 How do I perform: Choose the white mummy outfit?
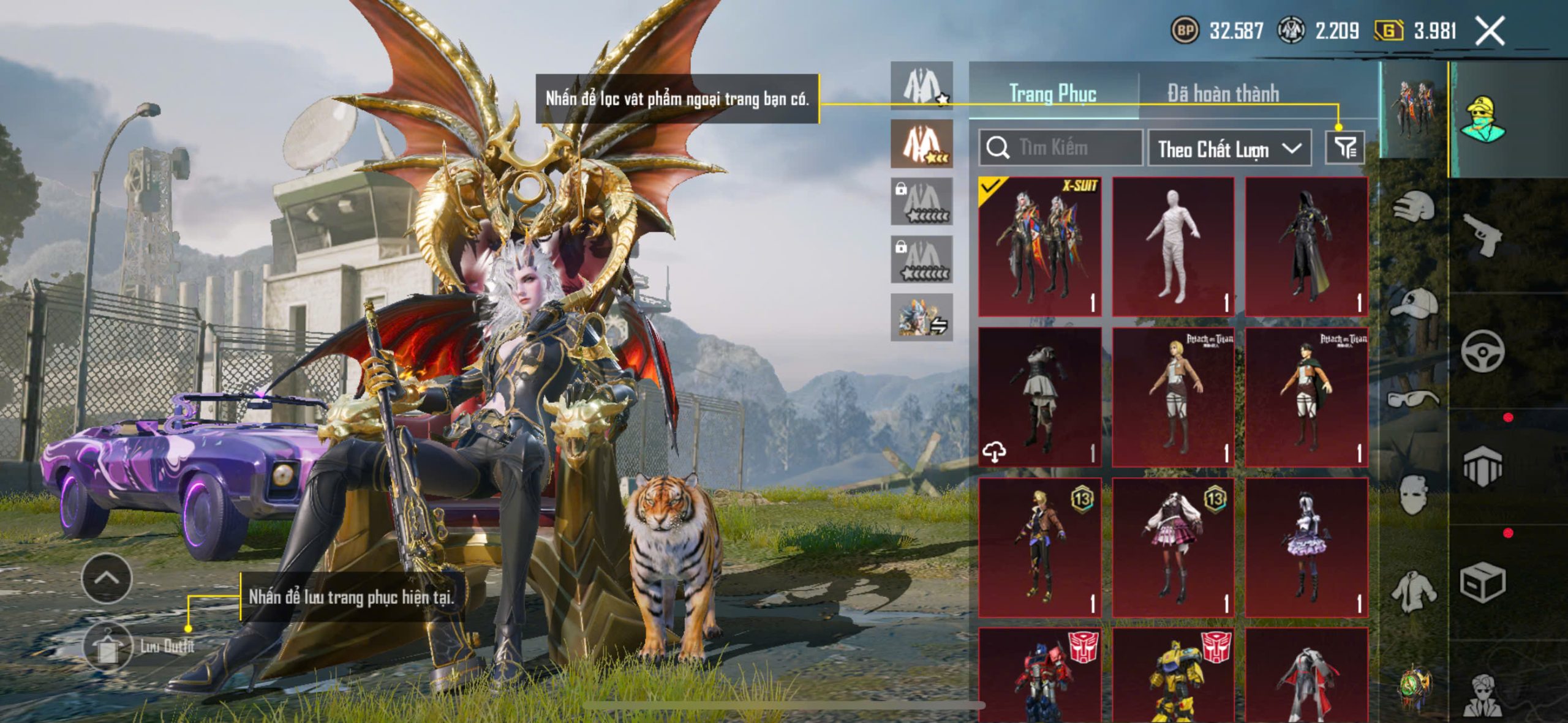click(x=1172, y=246)
